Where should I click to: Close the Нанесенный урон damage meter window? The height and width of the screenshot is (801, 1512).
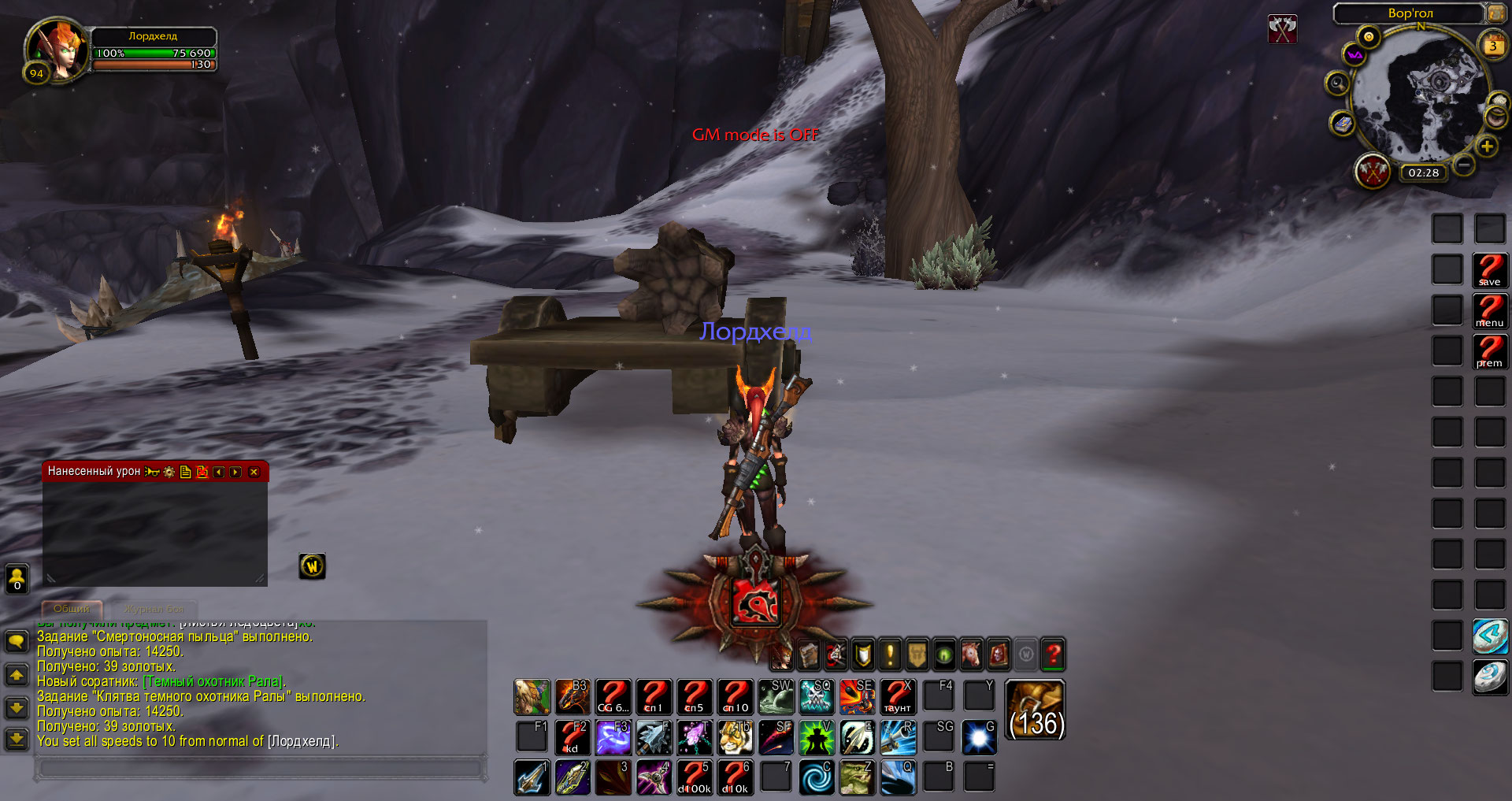coord(254,472)
